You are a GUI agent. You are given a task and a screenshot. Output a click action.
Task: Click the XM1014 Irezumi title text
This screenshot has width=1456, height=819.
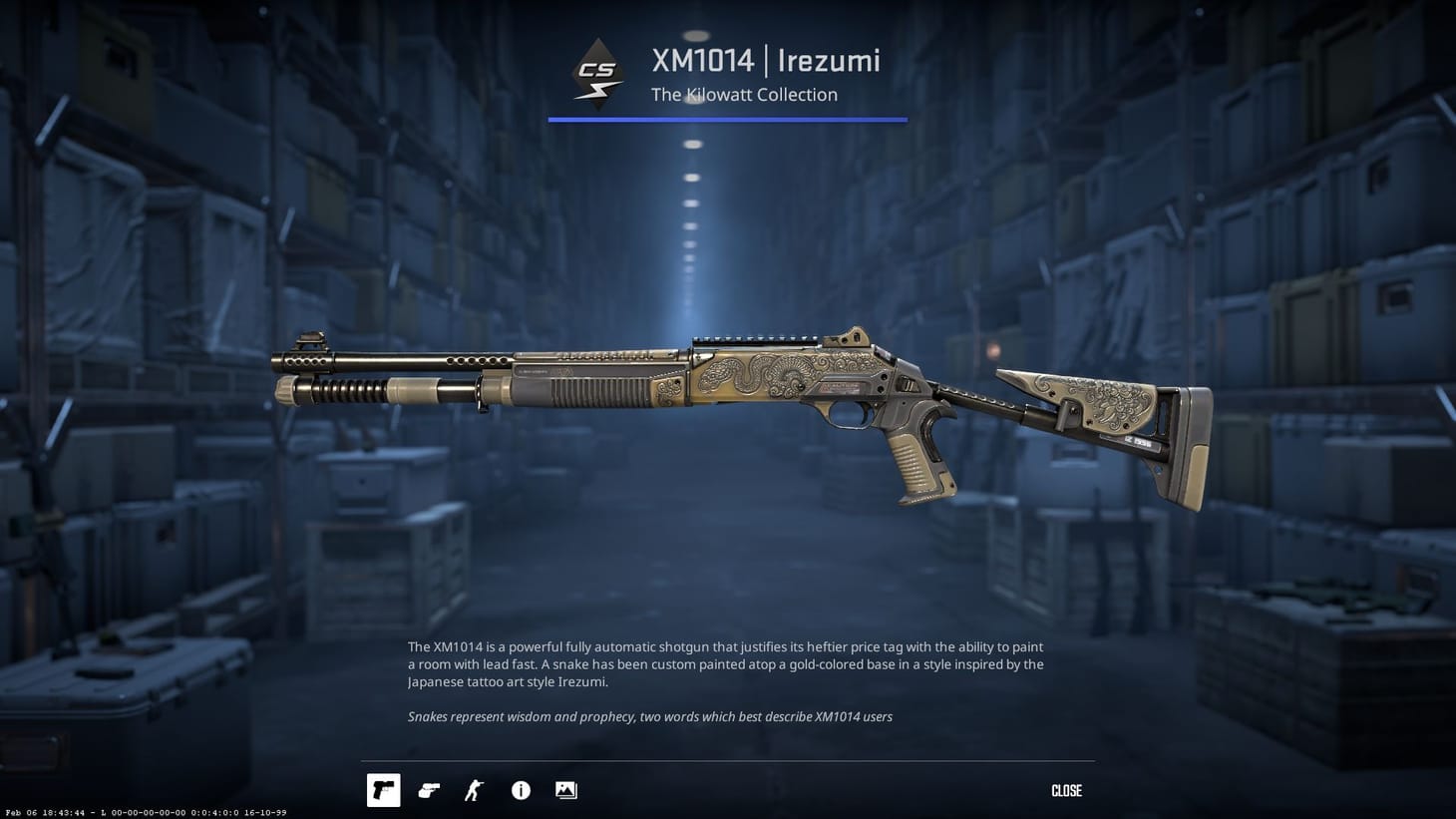(x=766, y=61)
